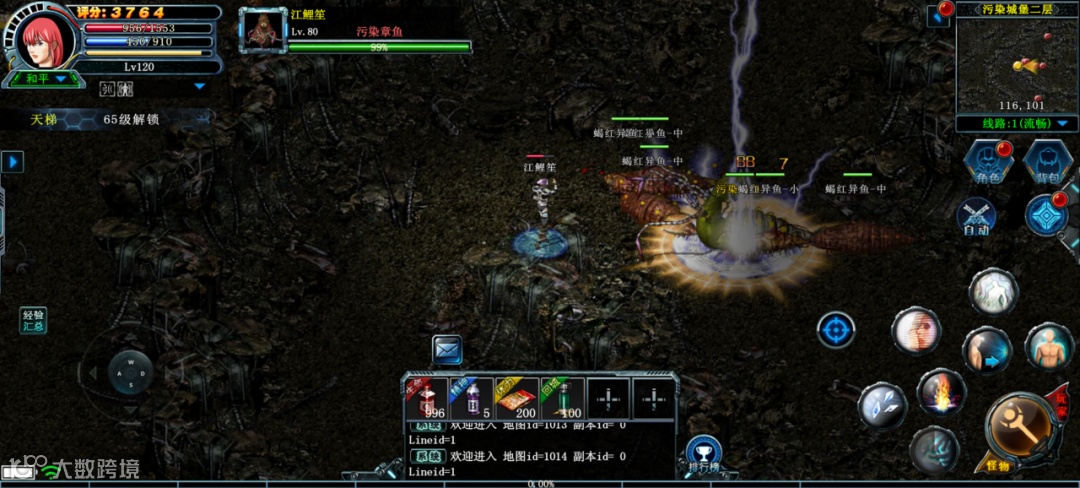Use the red 生命 health potion slot
1080x488 pixels.
433,399
